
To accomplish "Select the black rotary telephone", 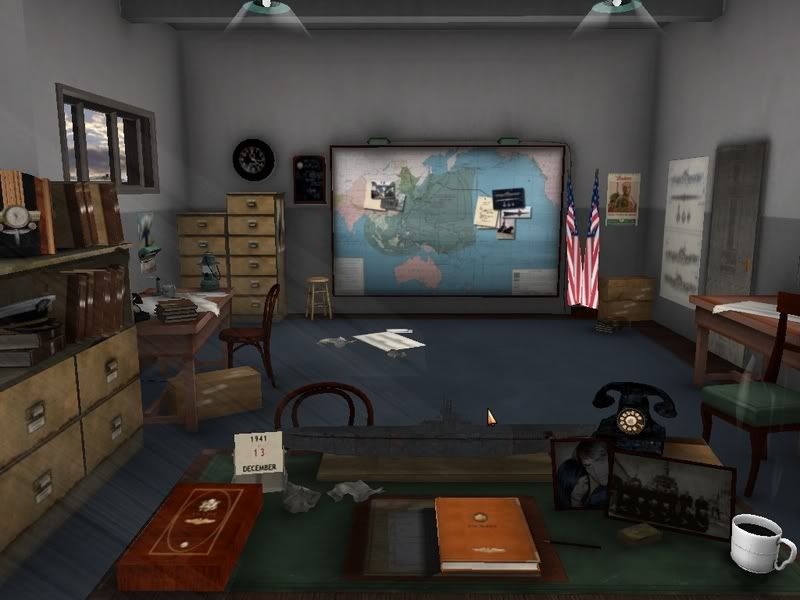I will (628, 415).
